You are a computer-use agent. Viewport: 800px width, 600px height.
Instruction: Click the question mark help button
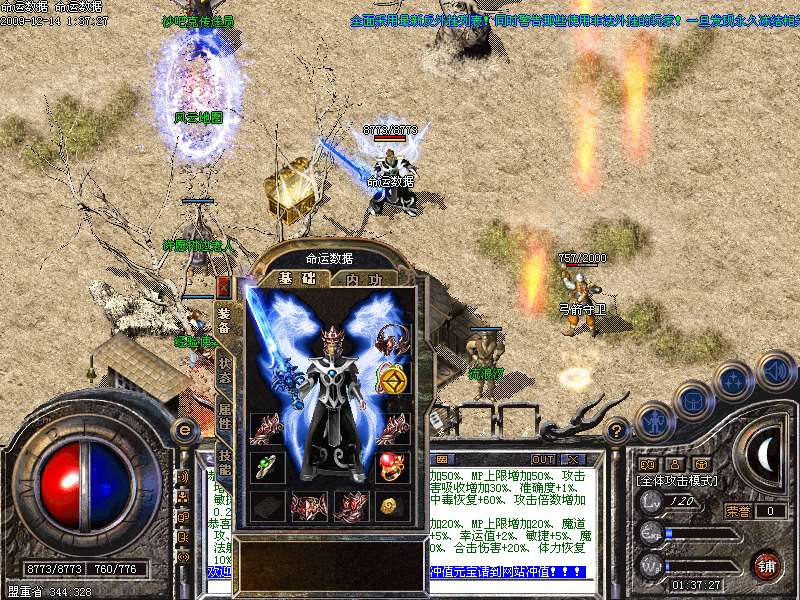(618, 432)
